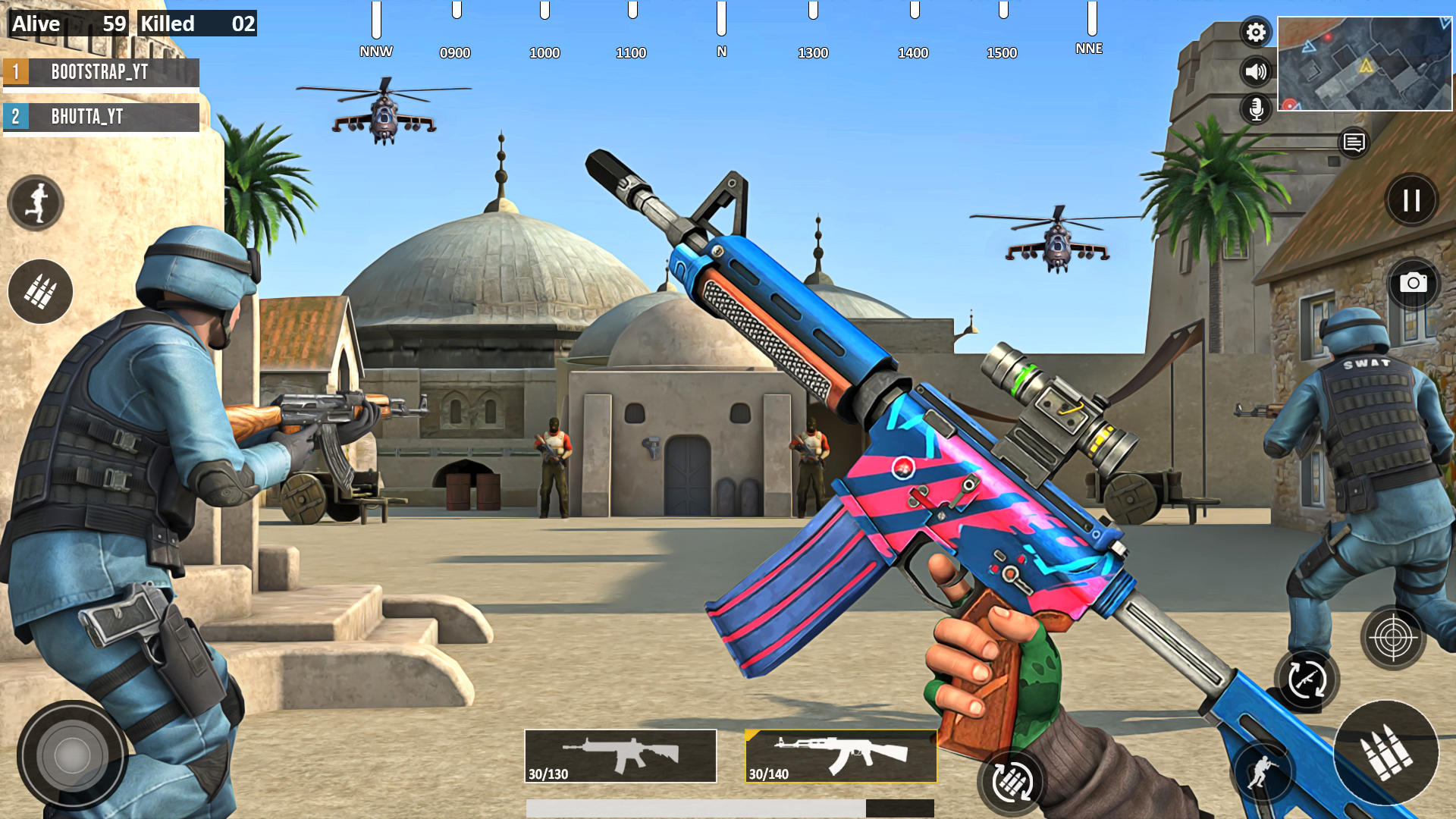Open the Settings gear
This screenshot has height=819, width=1456.
coord(1256,32)
